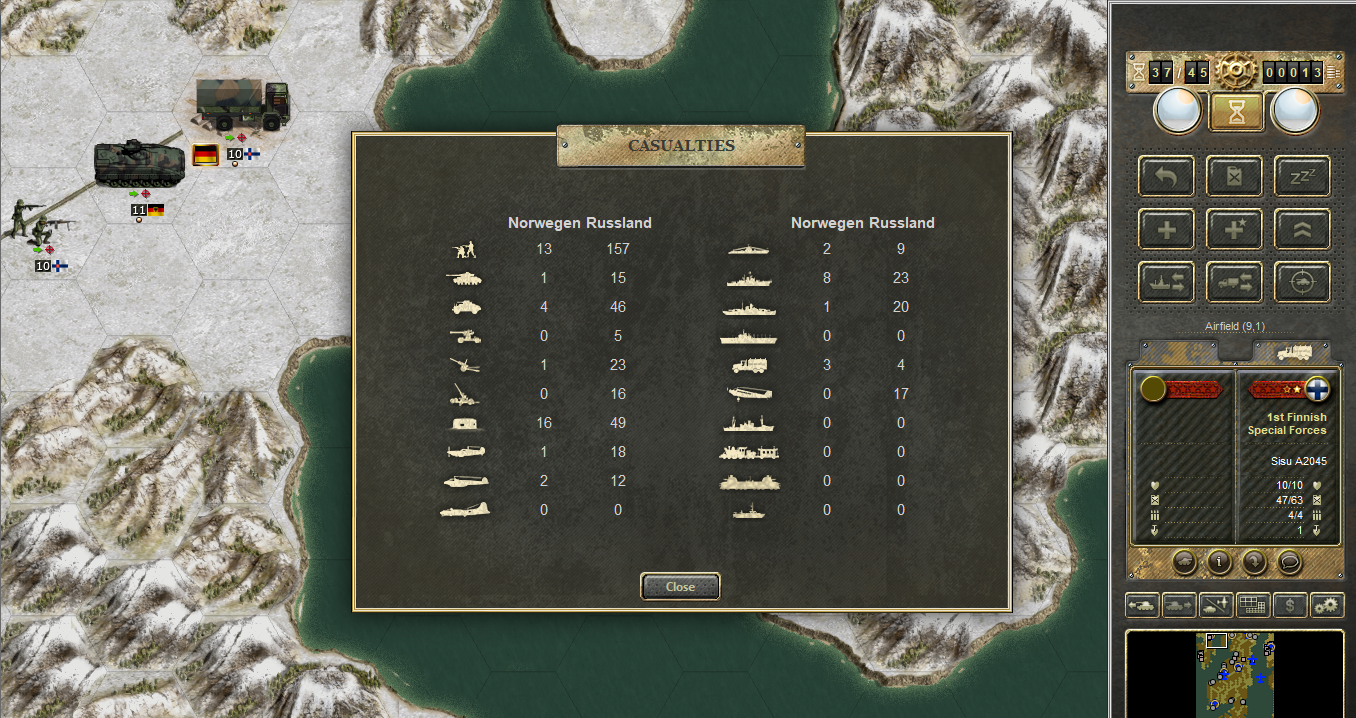Upgrade the unit with the chevrons button
The height and width of the screenshot is (718, 1356).
[x=1302, y=229]
